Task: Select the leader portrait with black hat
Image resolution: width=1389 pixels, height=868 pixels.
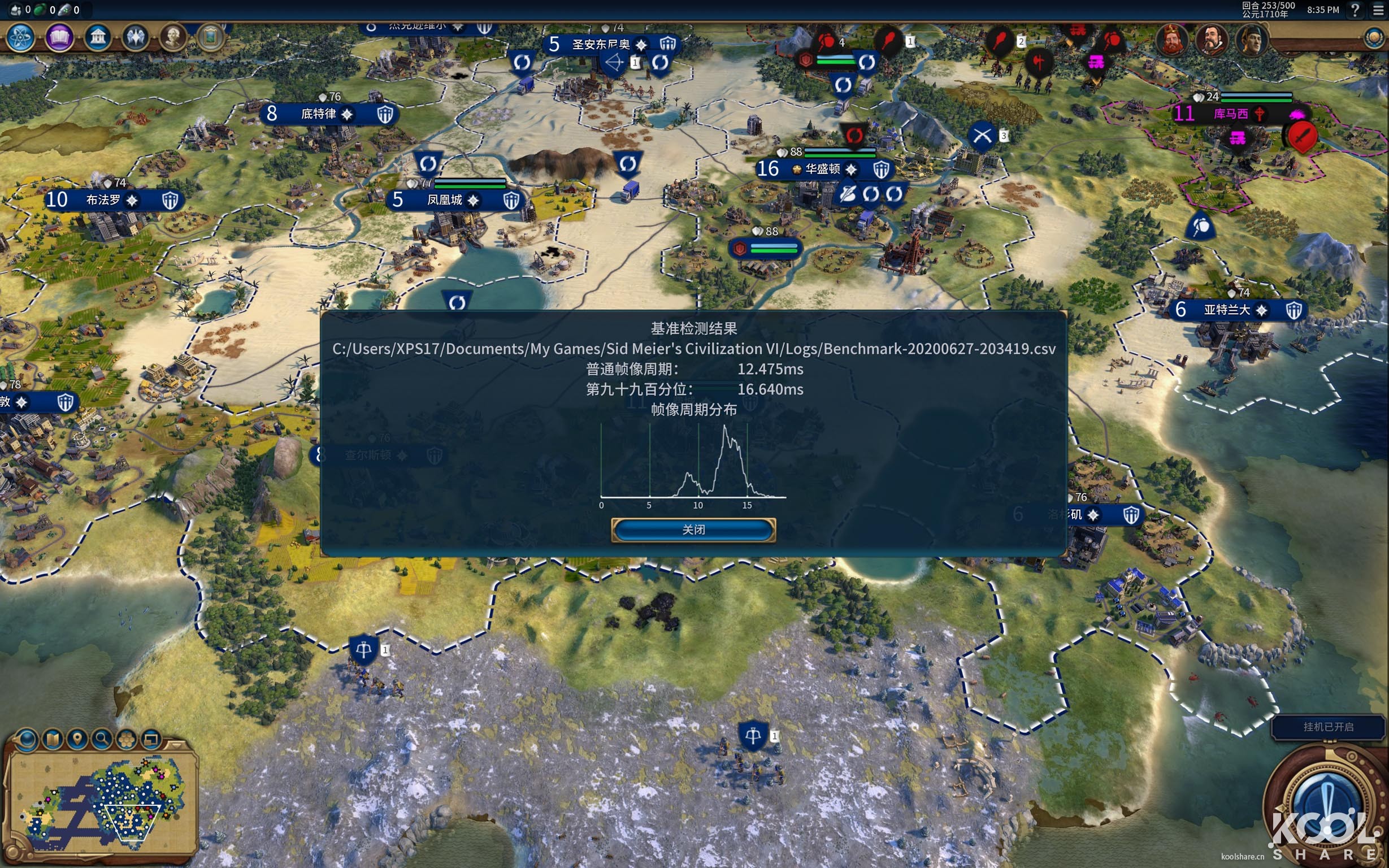Action: coord(1251,40)
